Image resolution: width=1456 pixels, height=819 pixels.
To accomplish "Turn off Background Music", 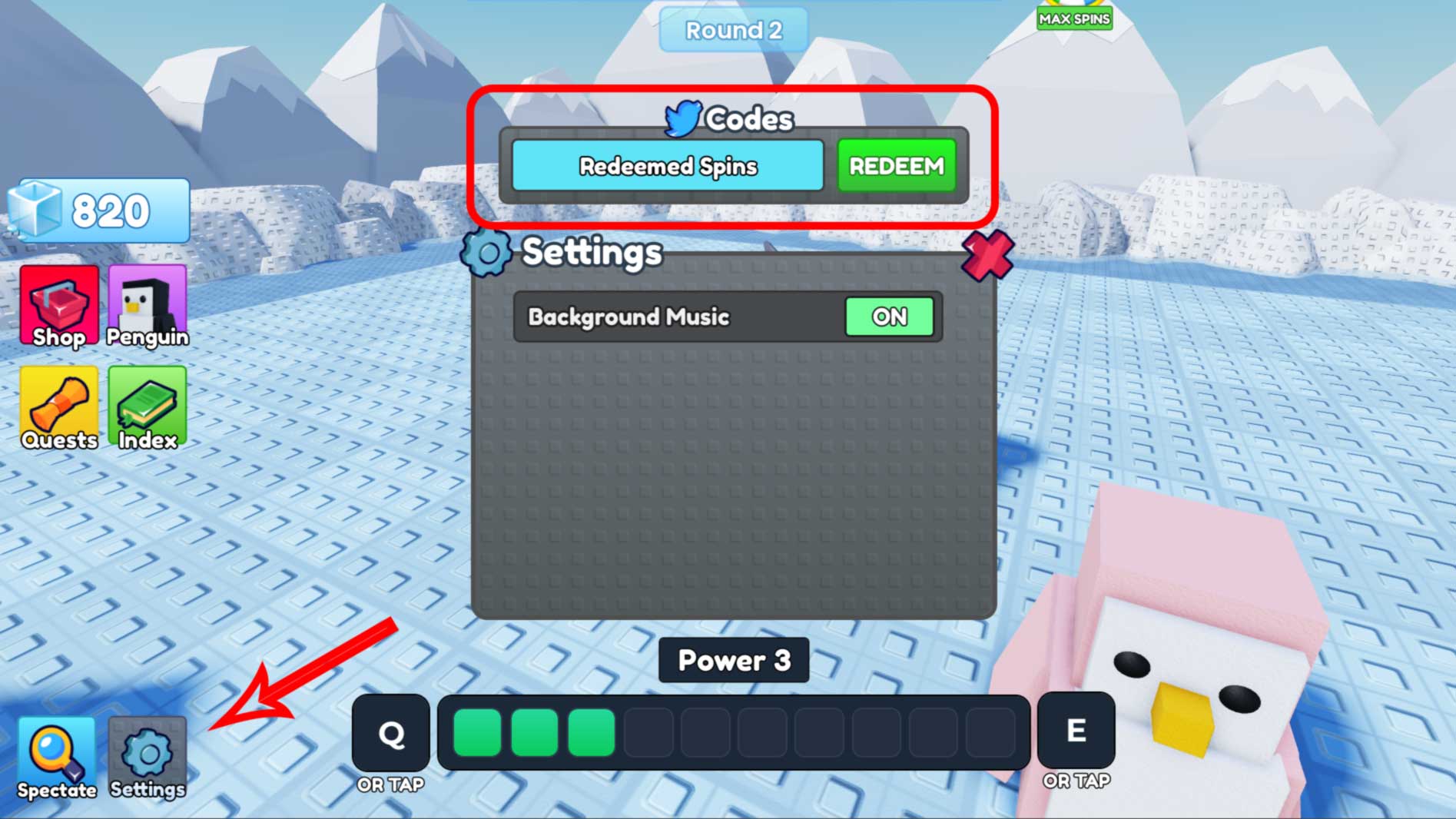I will [x=889, y=316].
